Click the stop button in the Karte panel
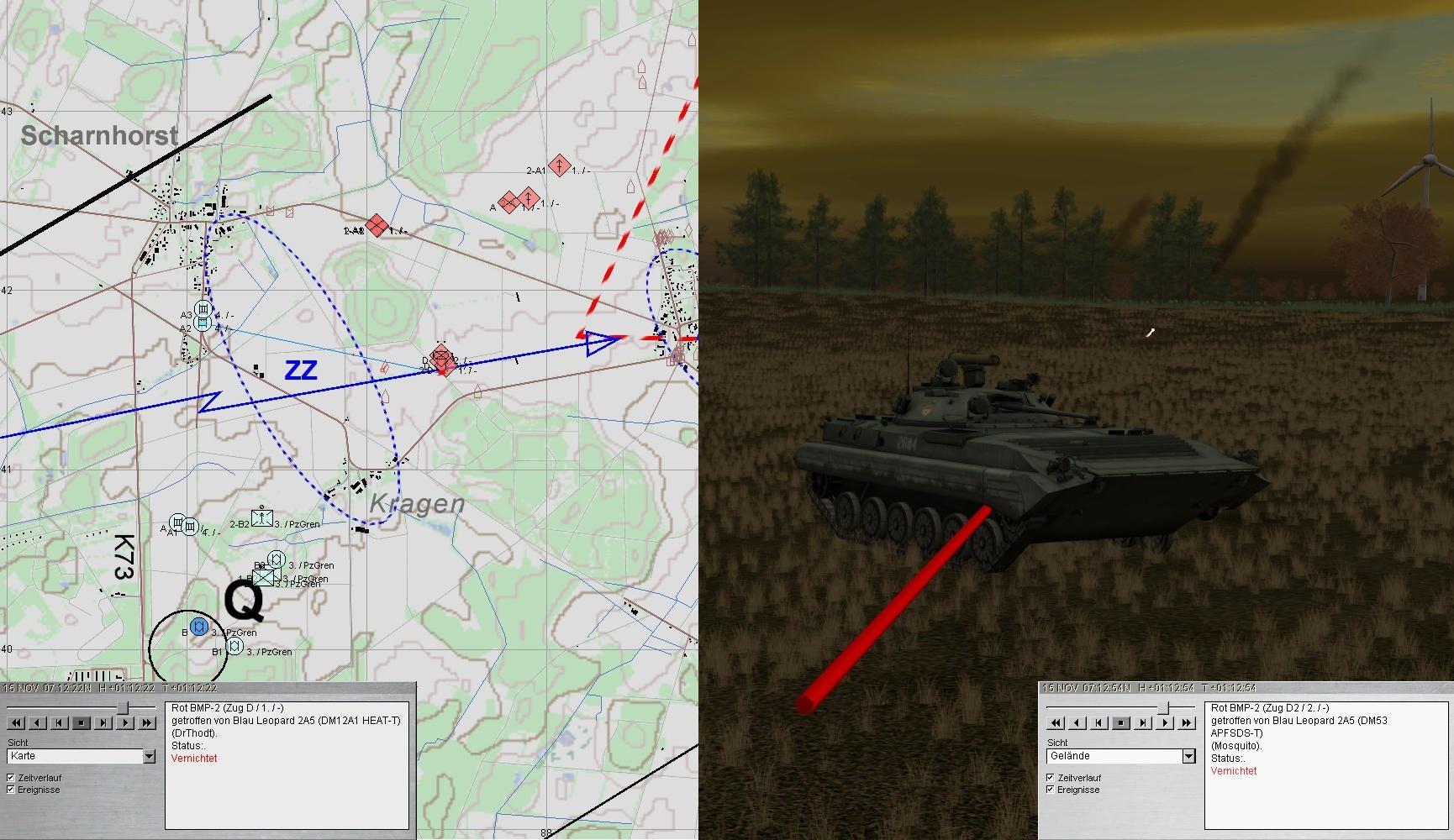1454x840 pixels. [x=82, y=722]
